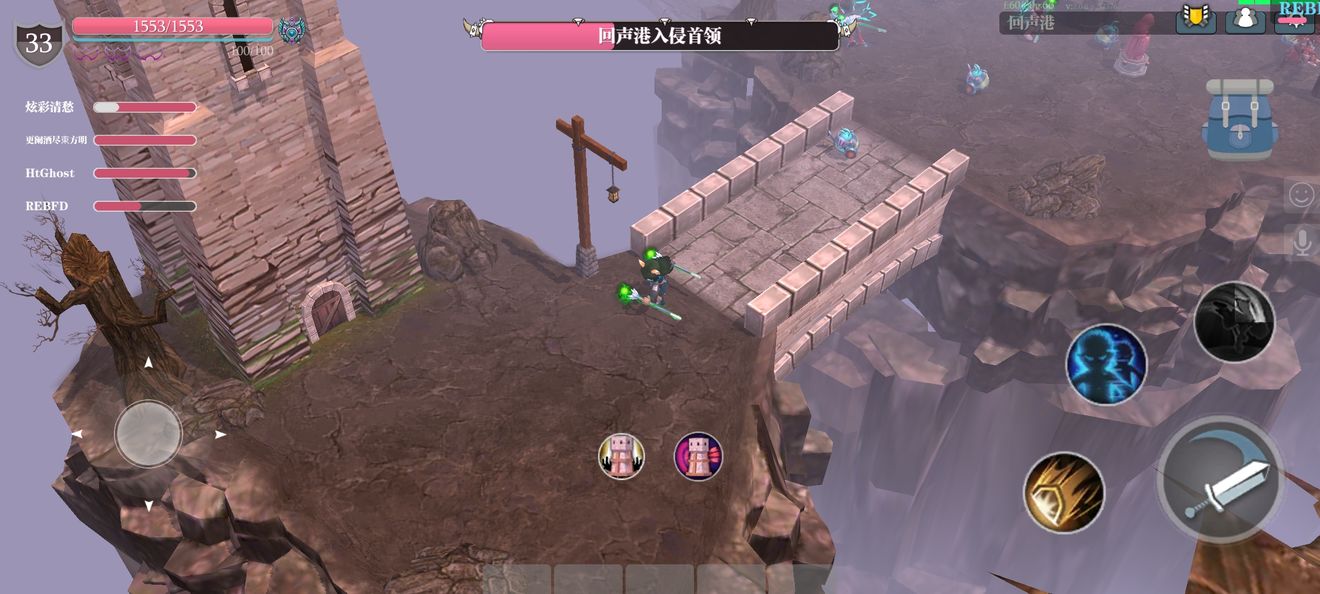1320x594 pixels.
Task: Open the blue backpack inventory
Action: 1239,119
